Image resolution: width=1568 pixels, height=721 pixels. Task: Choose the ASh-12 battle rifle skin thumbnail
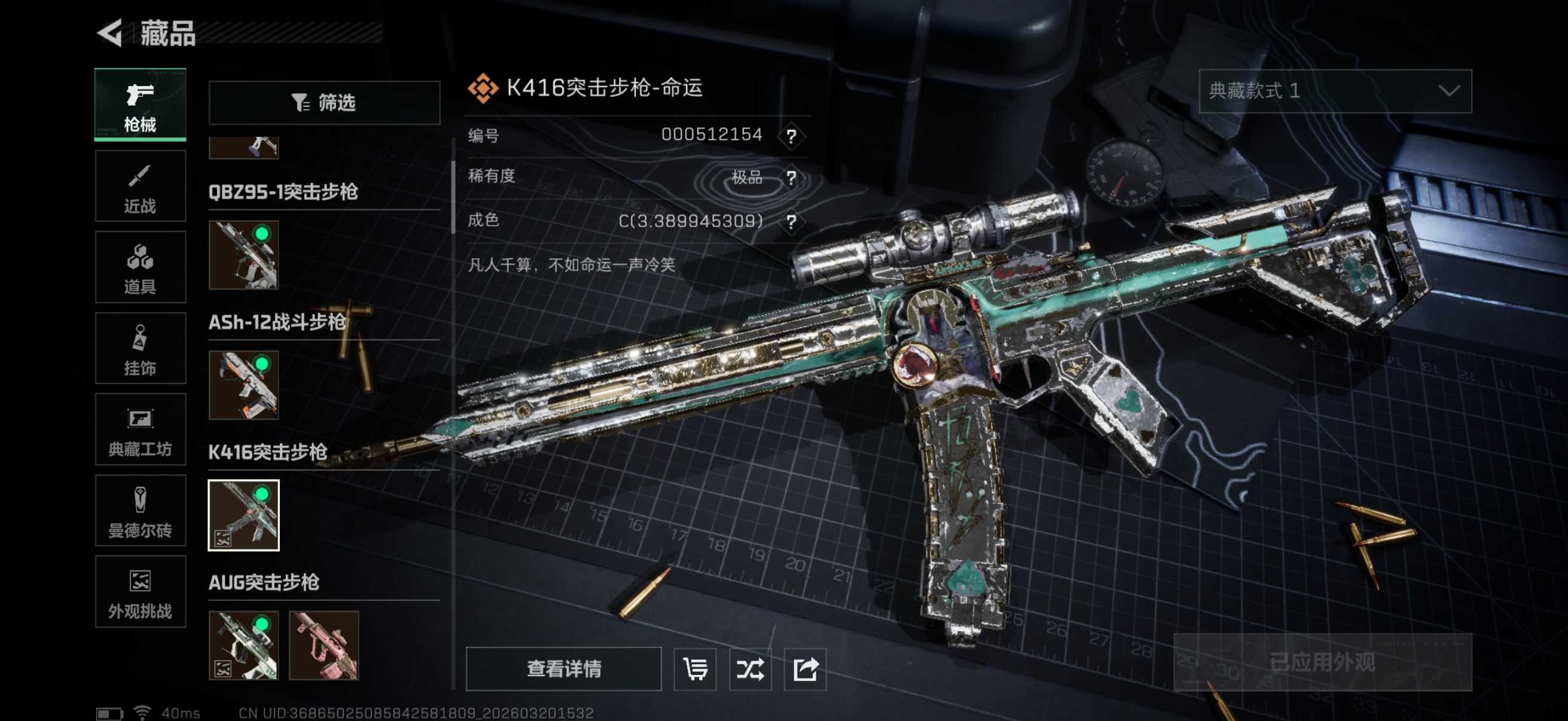[243, 385]
